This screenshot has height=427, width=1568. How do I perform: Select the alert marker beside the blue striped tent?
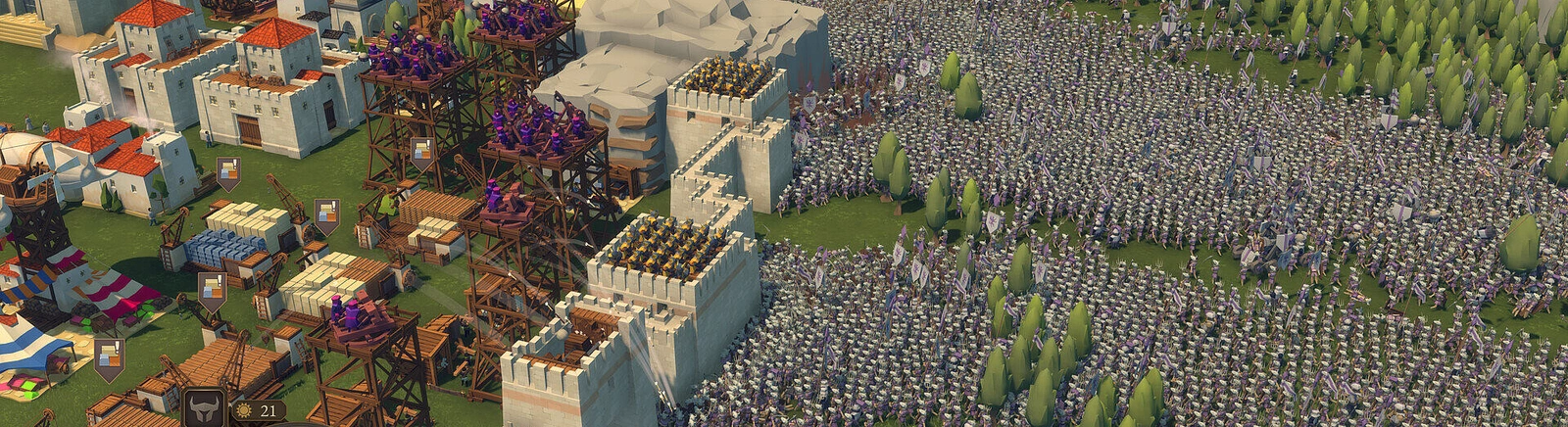(109, 356)
